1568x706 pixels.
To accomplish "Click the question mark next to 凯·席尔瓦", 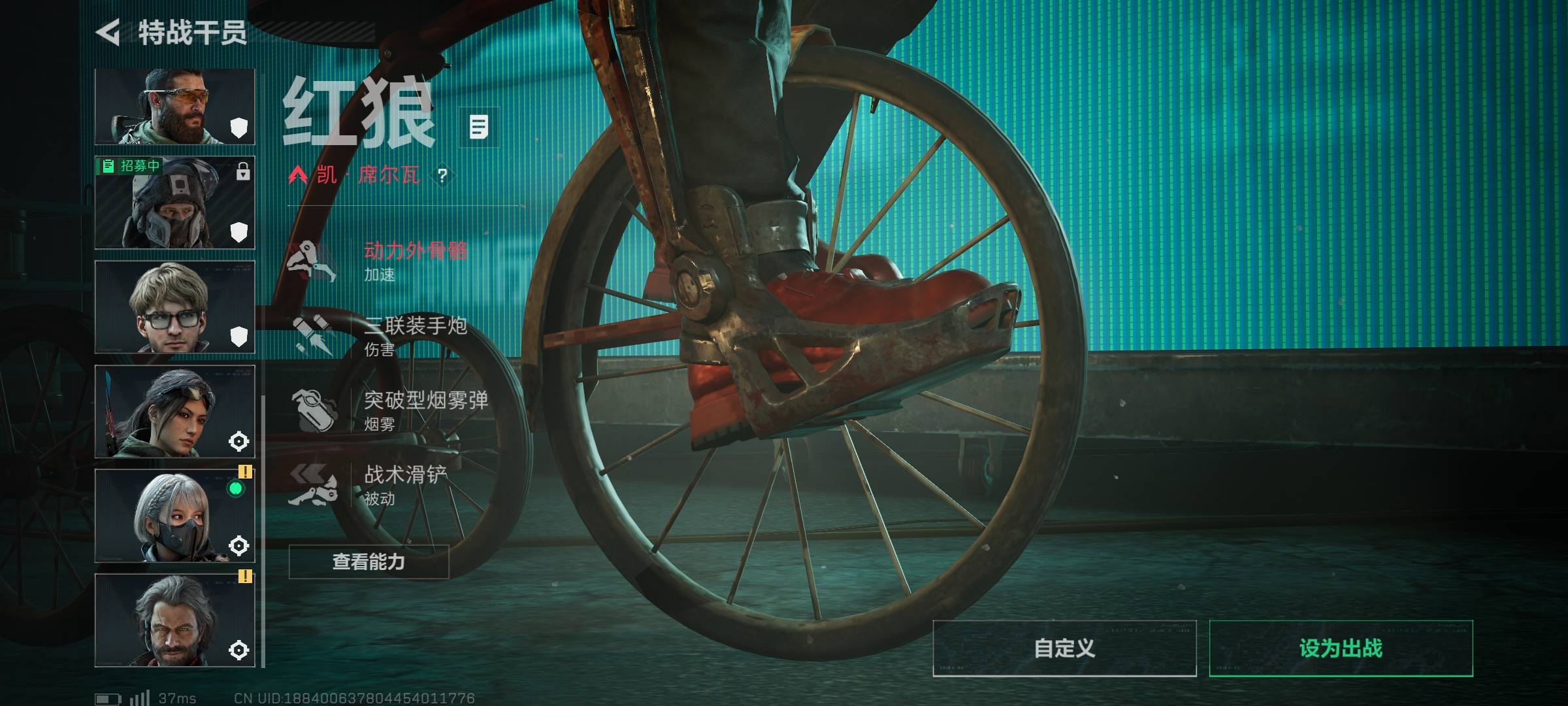I will pos(443,175).
